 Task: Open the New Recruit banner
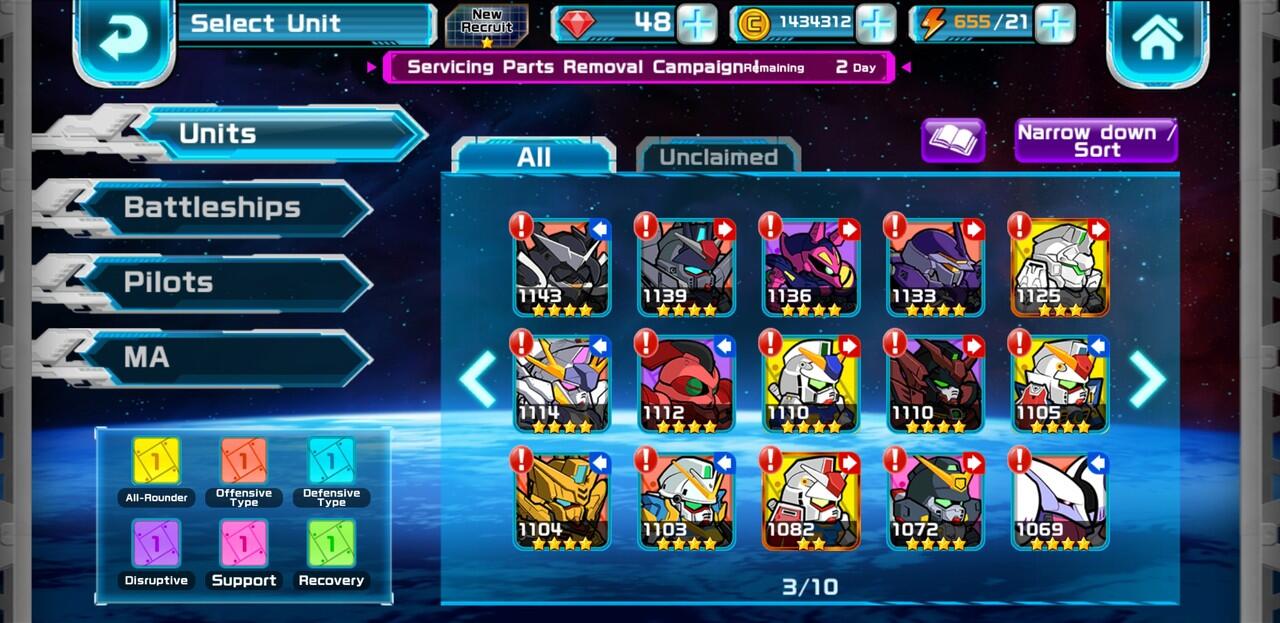[487, 25]
